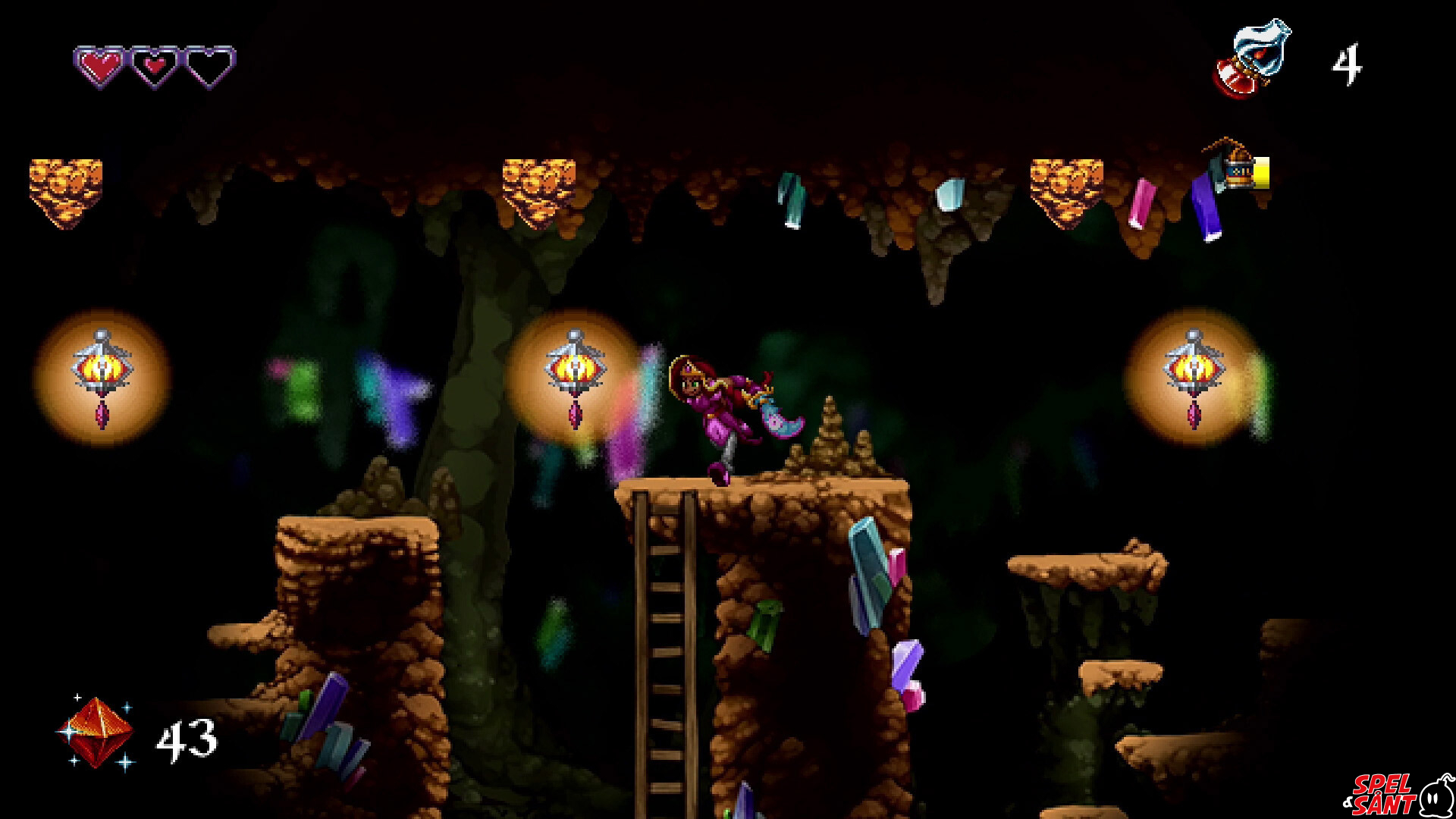Click the red gem currency icon
The width and height of the screenshot is (1456, 819).
(97, 733)
